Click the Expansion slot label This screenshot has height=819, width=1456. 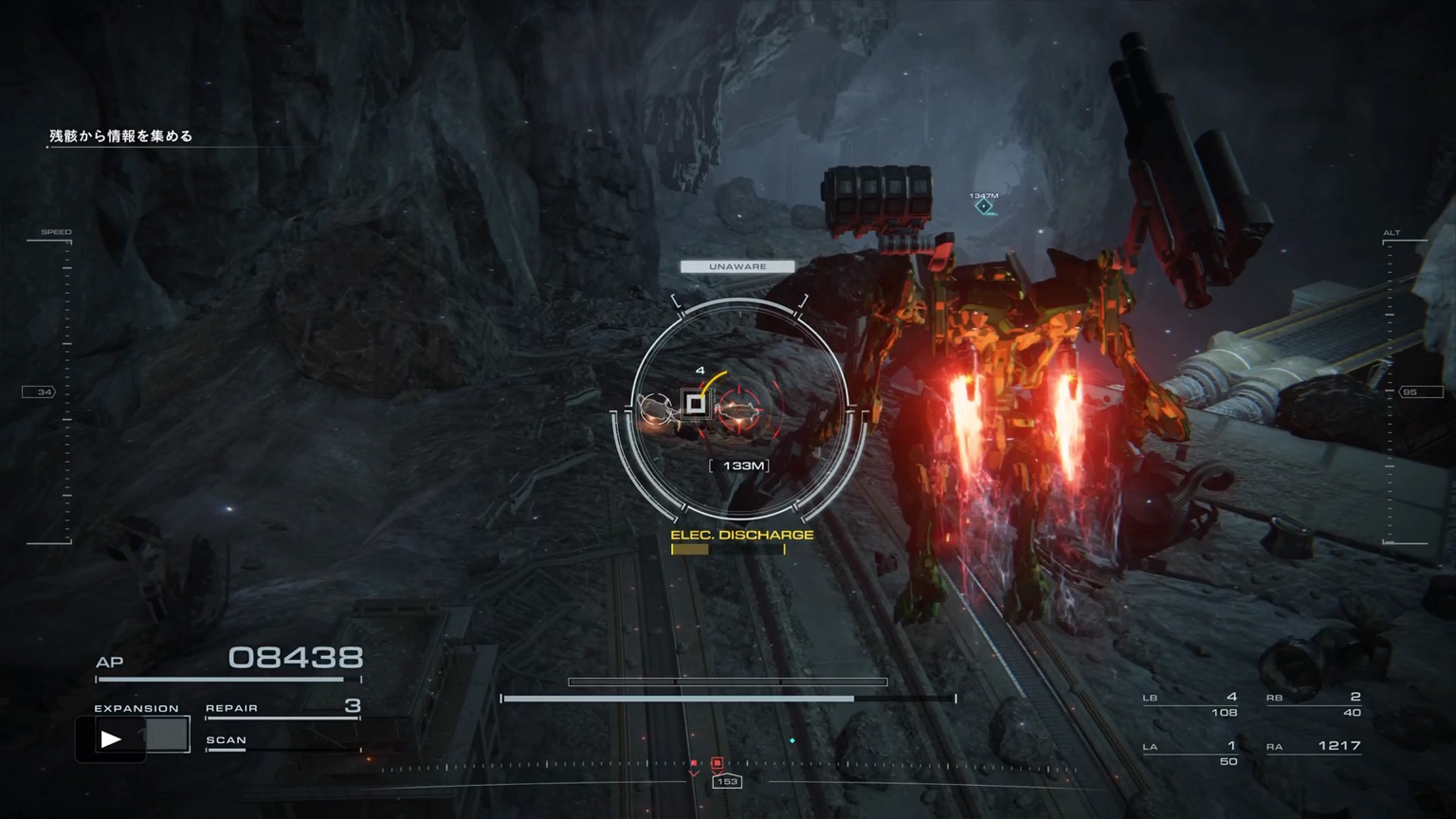point(136,708)
